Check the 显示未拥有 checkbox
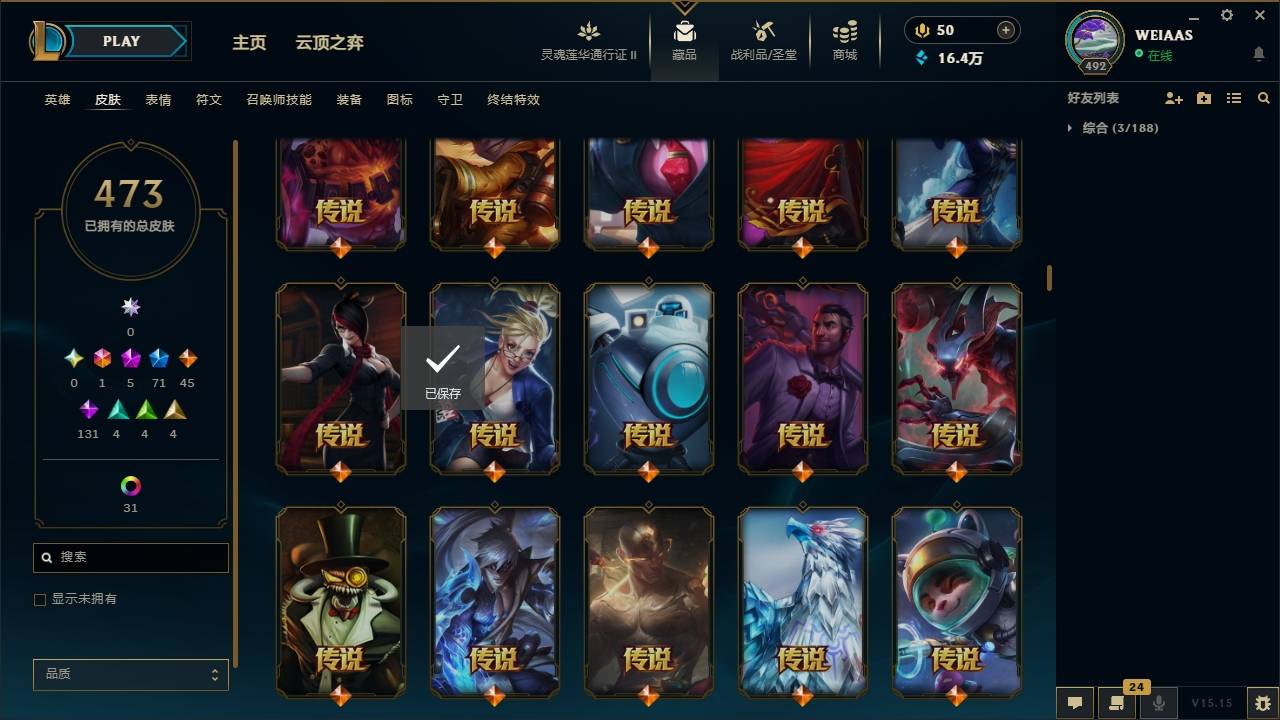The height and width of the screenshot is (720, 1280). (39, 600)
